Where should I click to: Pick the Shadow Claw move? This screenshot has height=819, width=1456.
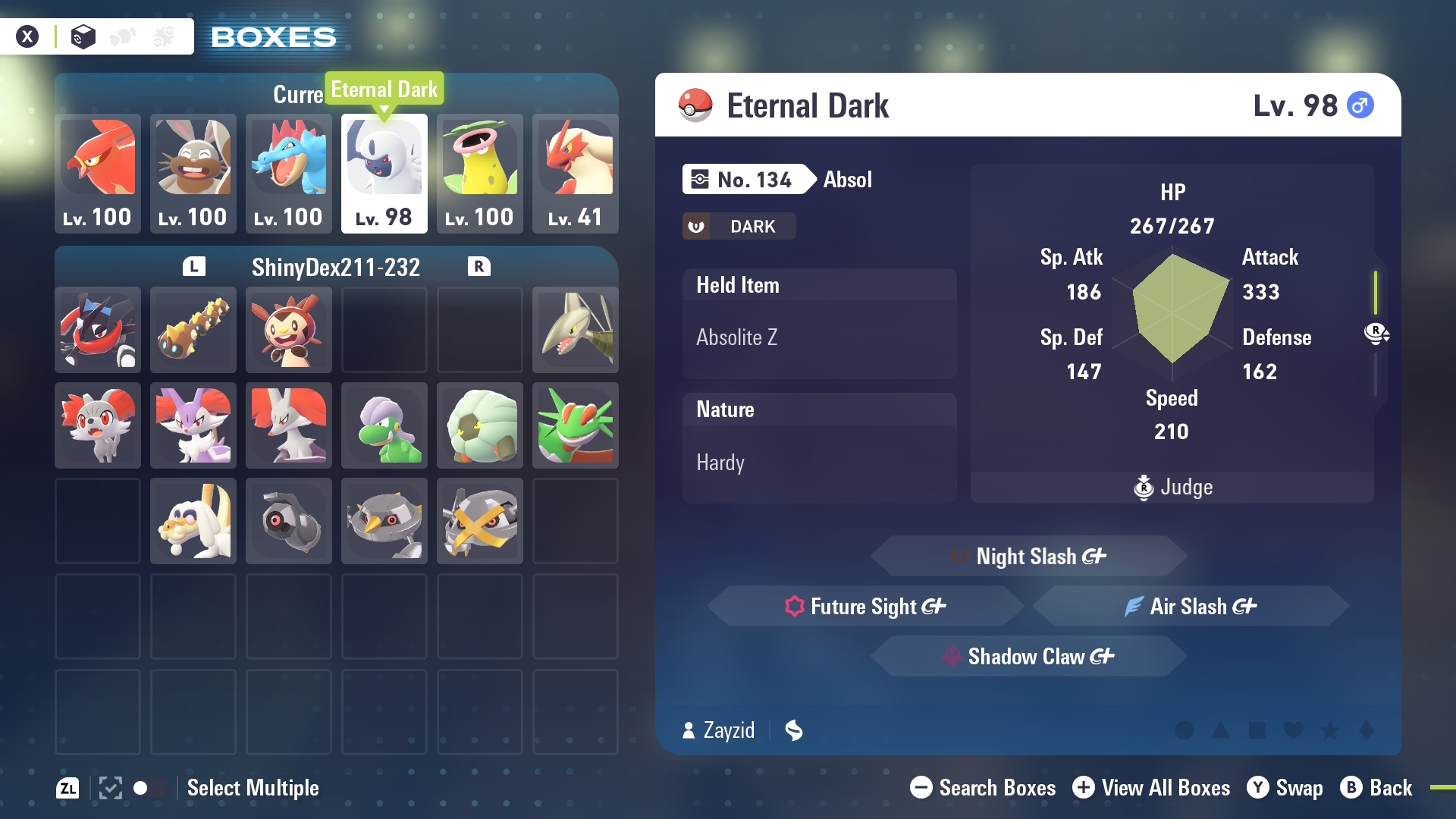tap(1028, 657)
